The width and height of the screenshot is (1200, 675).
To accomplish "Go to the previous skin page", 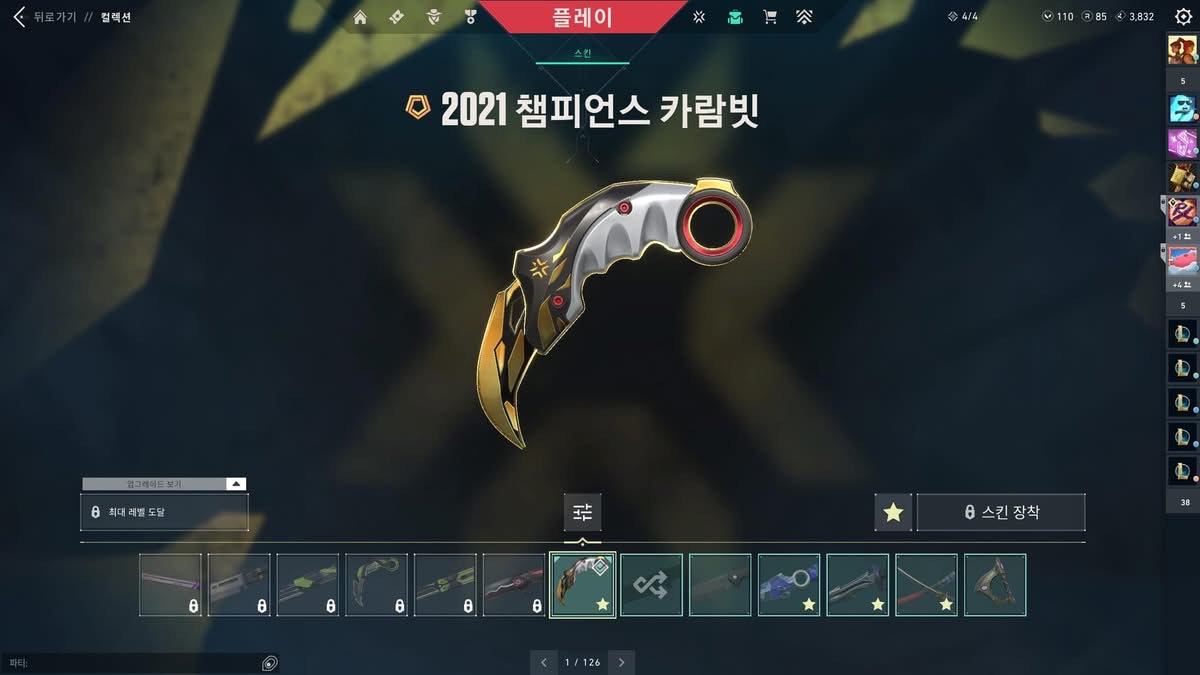I will (543, 662).
